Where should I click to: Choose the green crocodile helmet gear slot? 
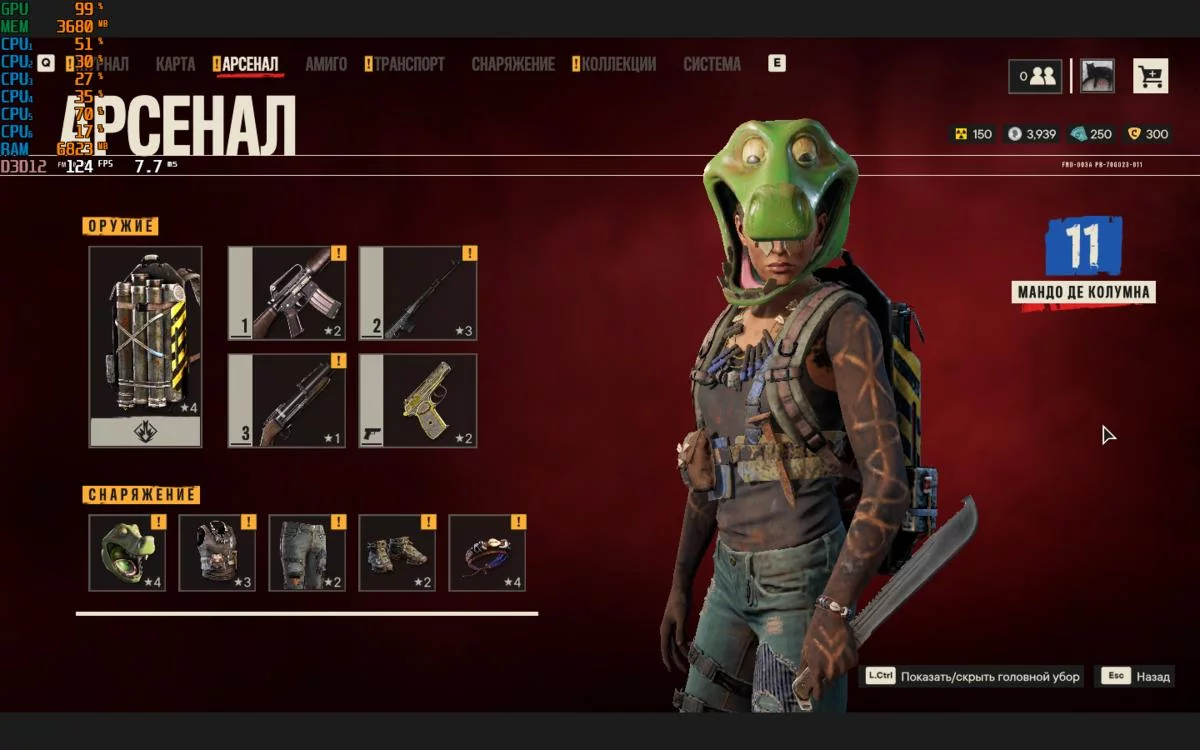click(127, 553)
